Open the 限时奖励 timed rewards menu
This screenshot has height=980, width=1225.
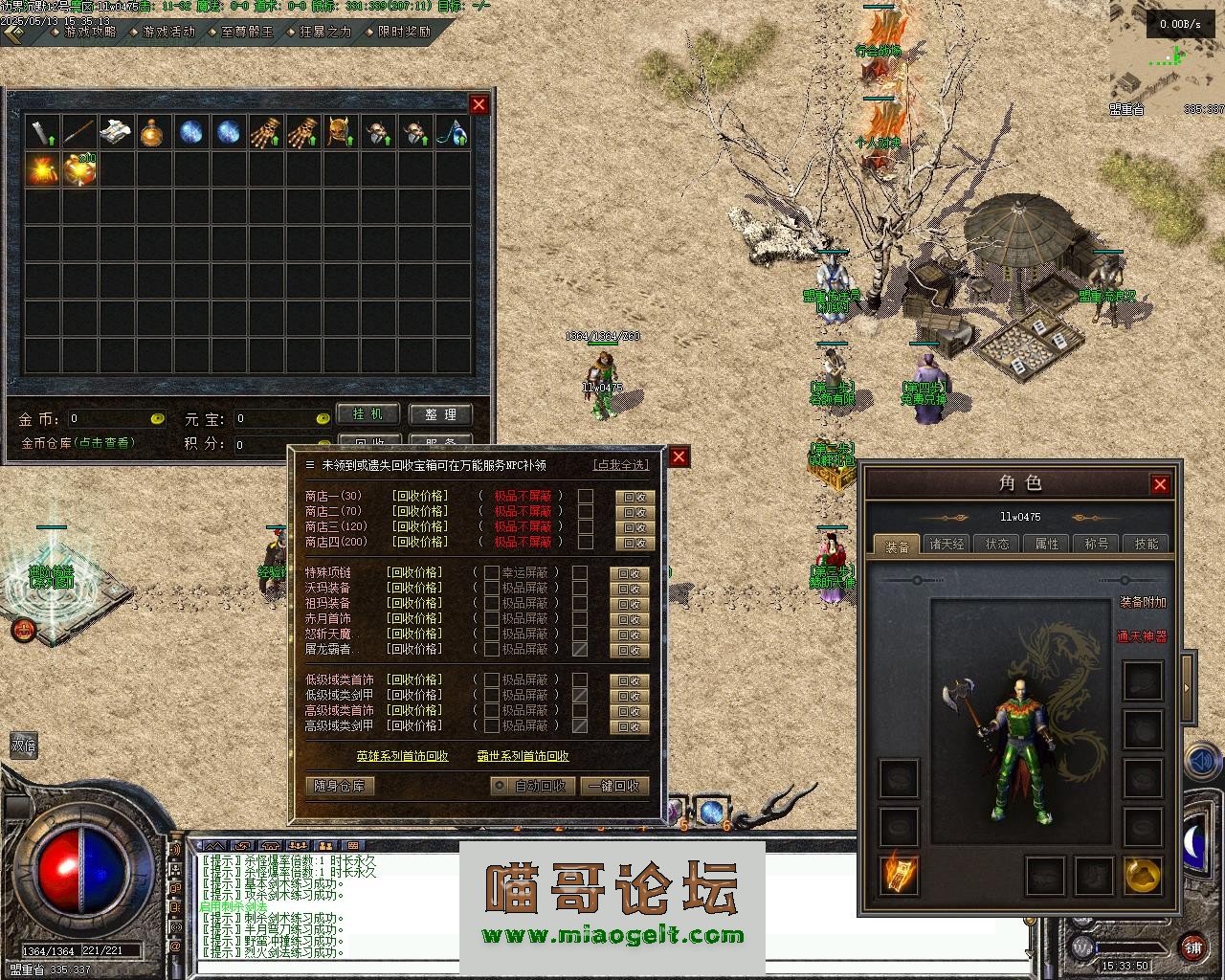(x=404, y=32)
